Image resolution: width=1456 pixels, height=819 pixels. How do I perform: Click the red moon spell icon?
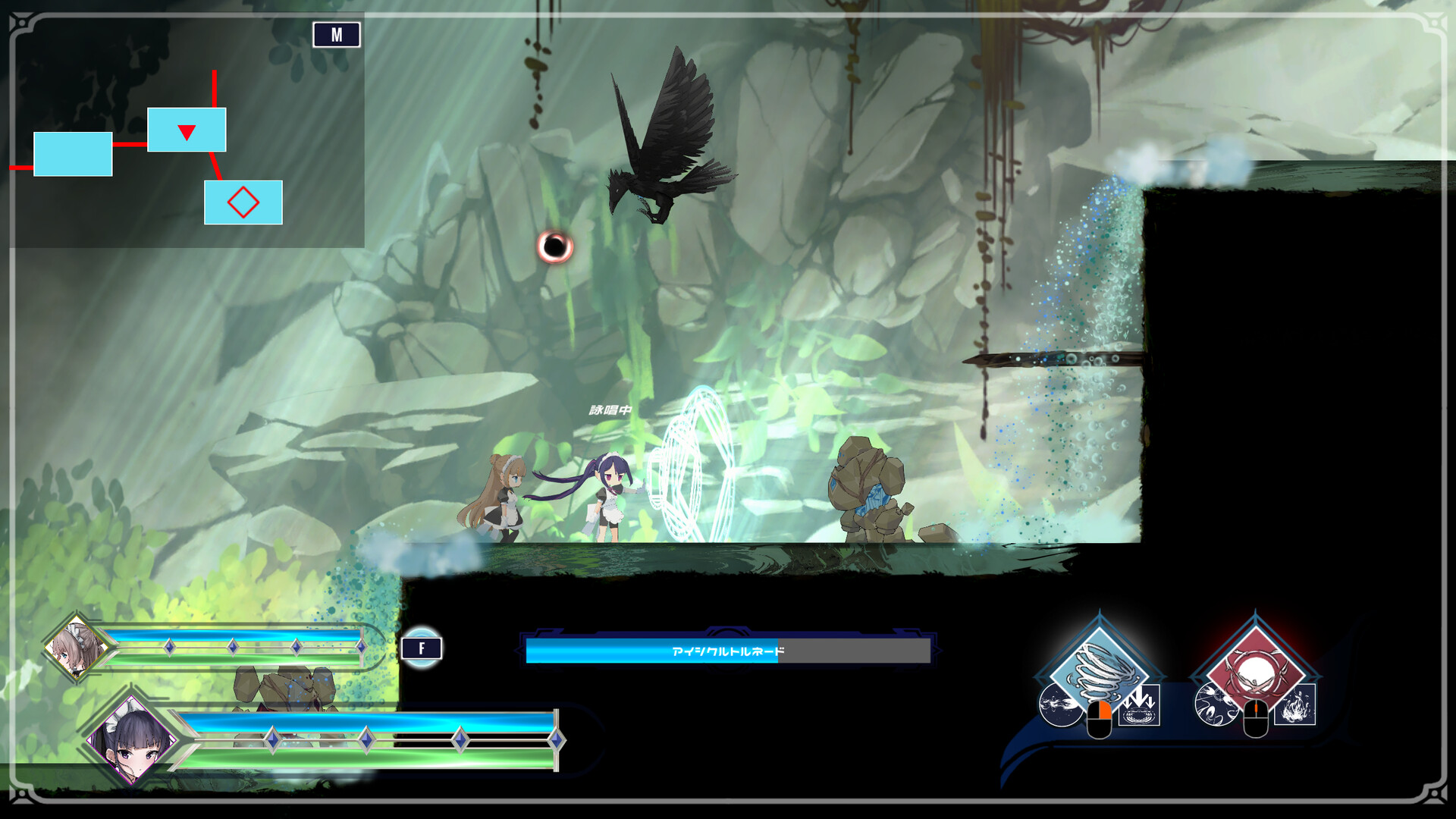tap(1254, 669)
